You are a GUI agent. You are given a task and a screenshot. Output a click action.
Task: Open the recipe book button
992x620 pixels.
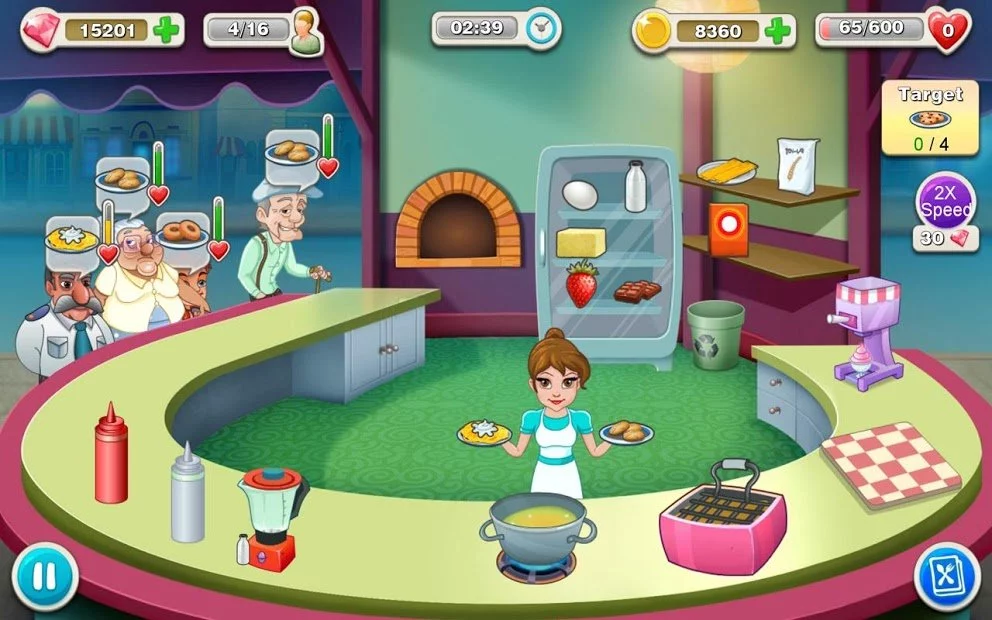(946, 577)
